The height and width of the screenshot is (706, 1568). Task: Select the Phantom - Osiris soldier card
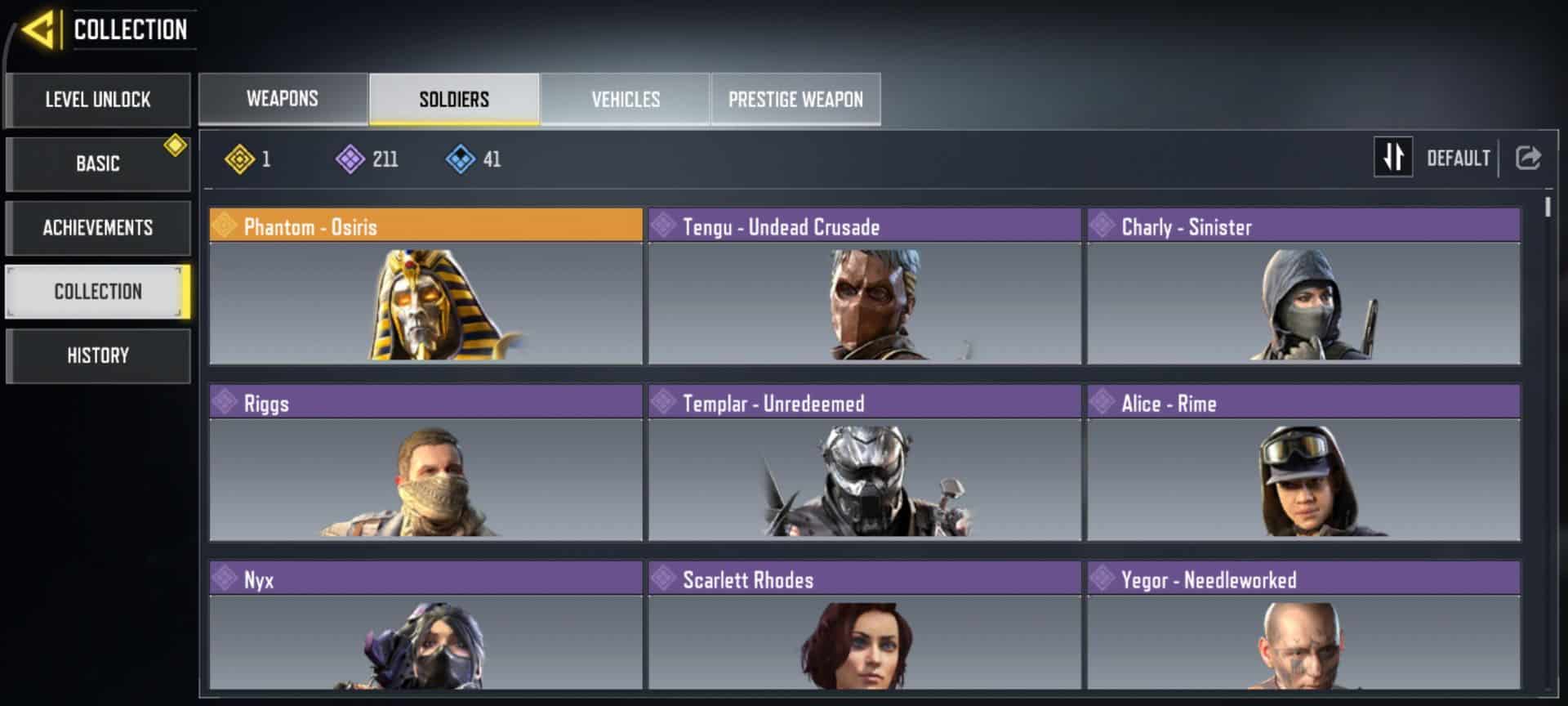(425, 286)
